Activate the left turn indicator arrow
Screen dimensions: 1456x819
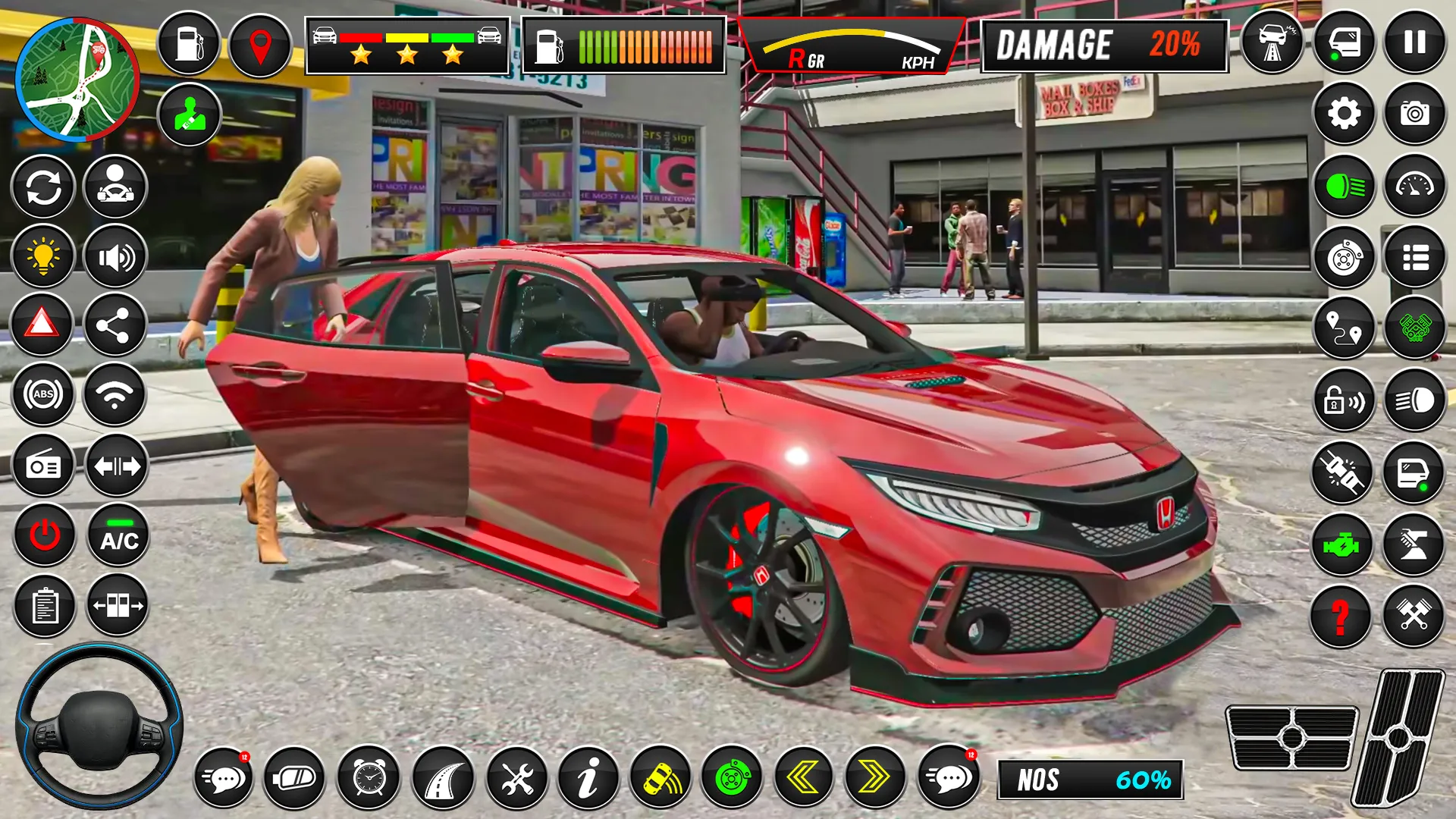coord(803,777)
